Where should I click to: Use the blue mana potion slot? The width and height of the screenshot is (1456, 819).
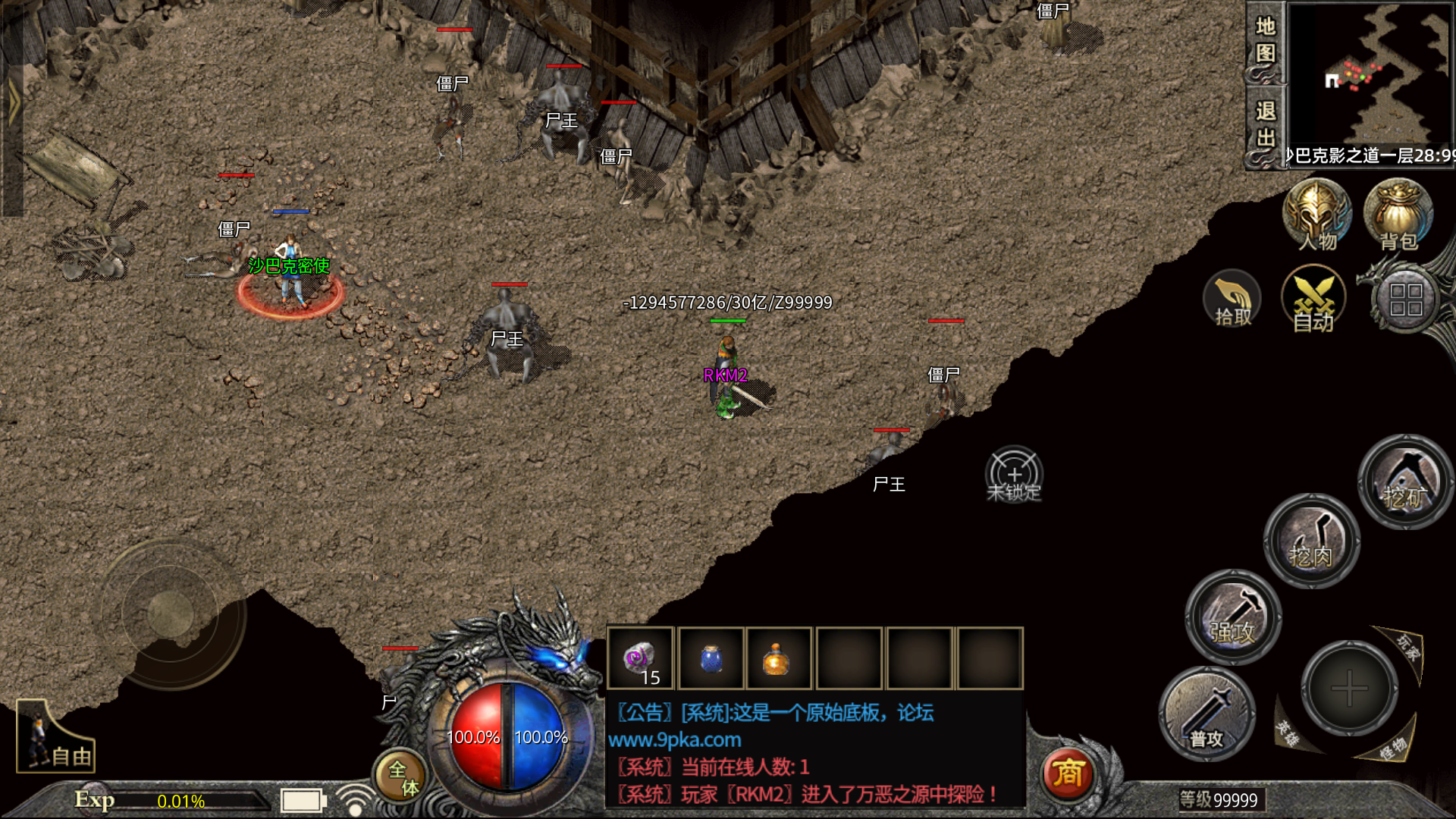(x=711, y=658)
